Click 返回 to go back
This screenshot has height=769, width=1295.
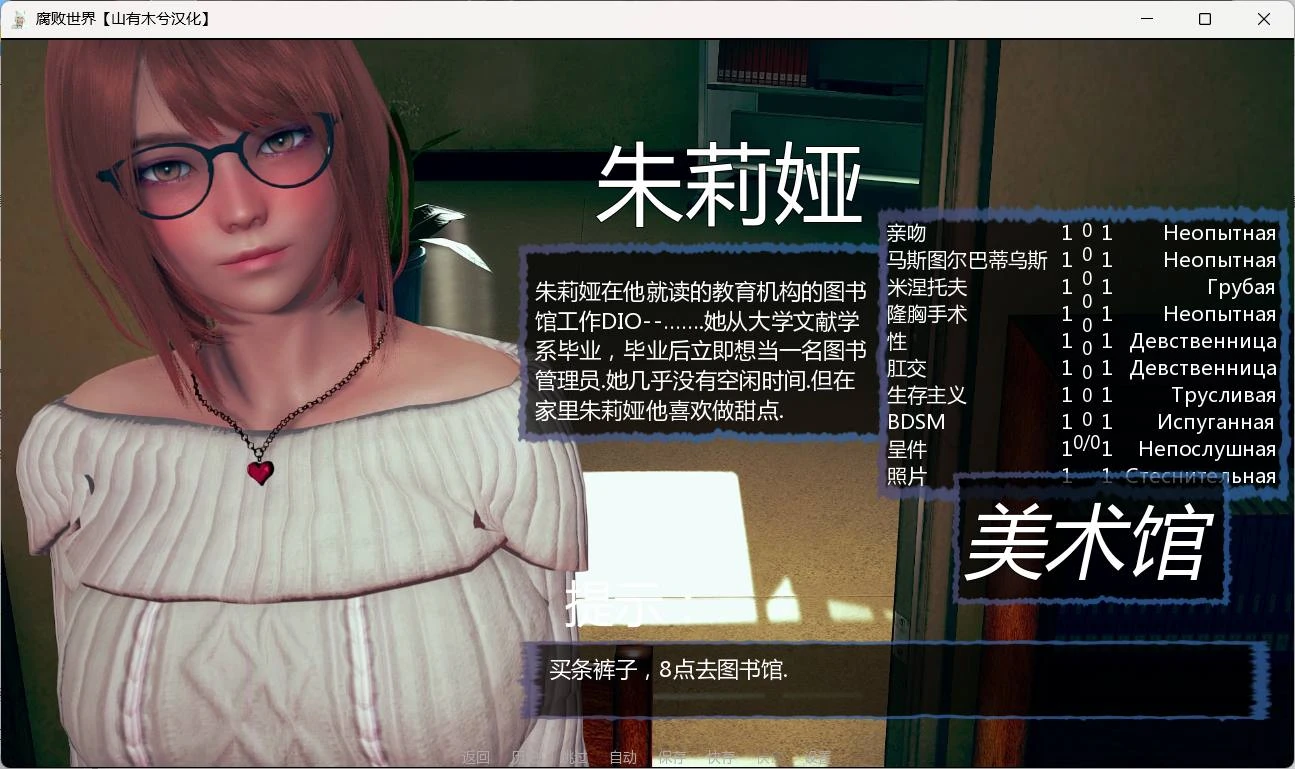pyautogui.click(x=476, y=757)
